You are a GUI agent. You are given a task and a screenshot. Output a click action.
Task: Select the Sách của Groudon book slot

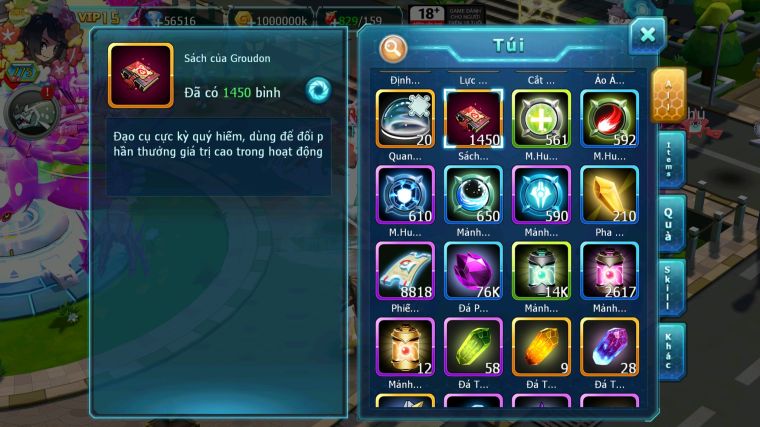pos(473,118)
